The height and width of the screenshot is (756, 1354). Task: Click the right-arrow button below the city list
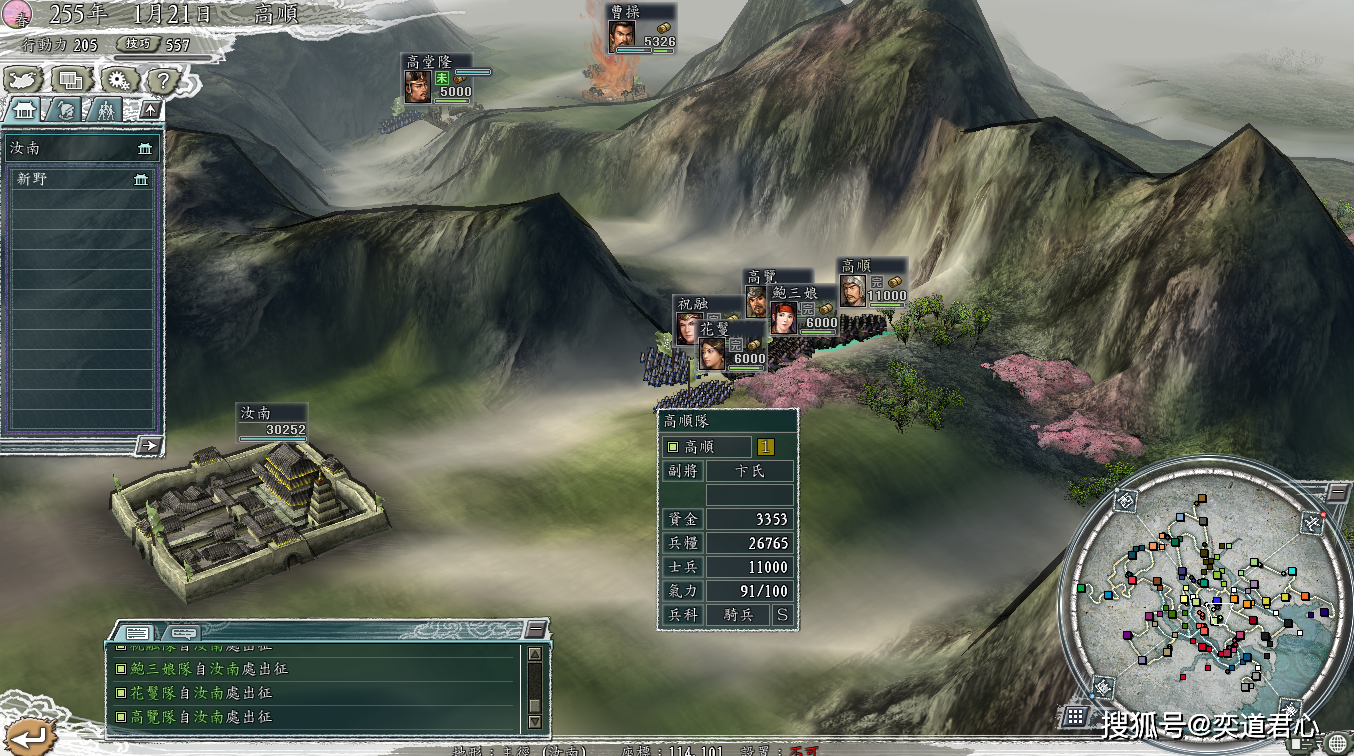click(x=150, y=445)
